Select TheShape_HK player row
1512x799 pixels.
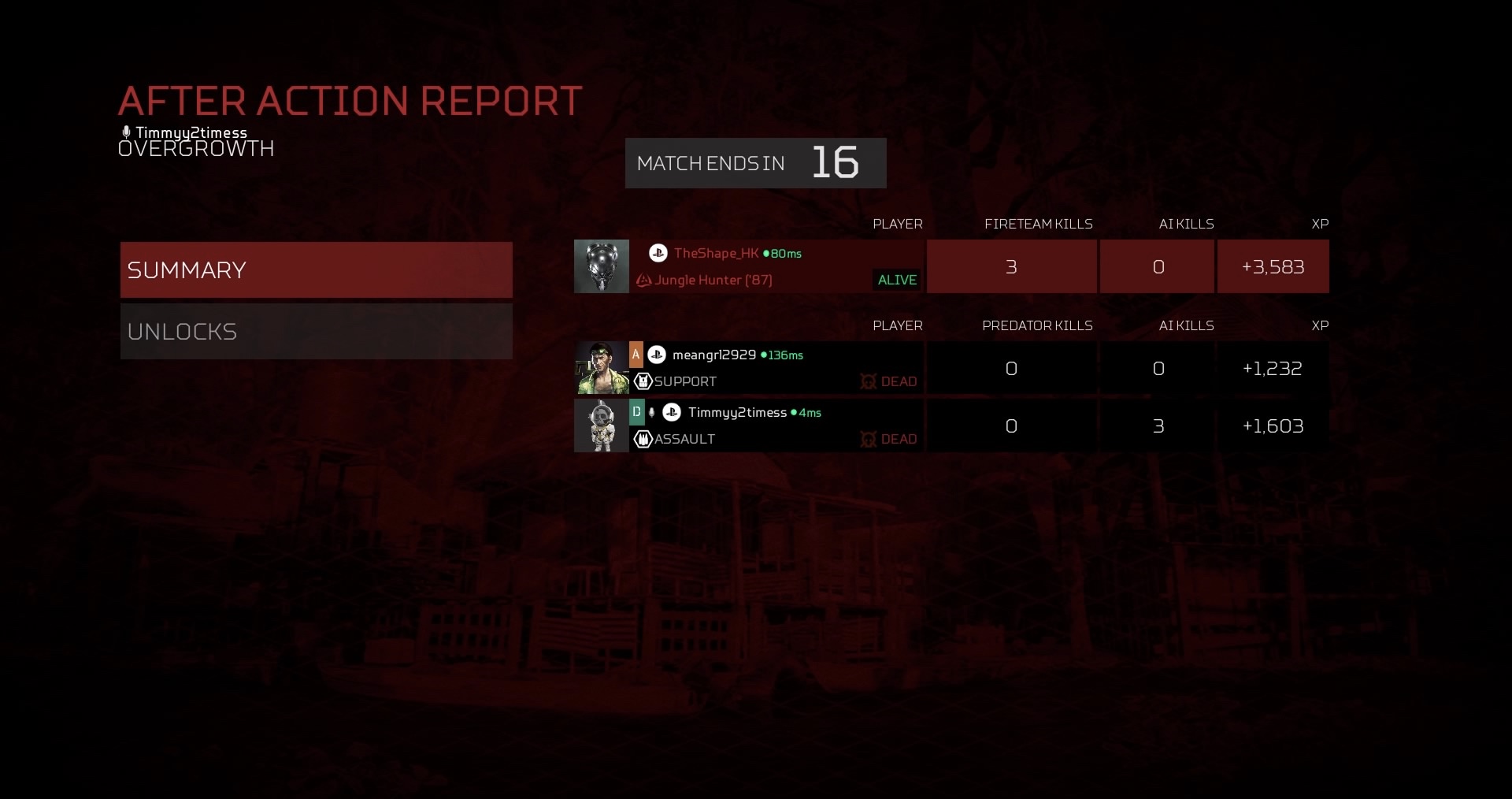click(x=776, y=266)
